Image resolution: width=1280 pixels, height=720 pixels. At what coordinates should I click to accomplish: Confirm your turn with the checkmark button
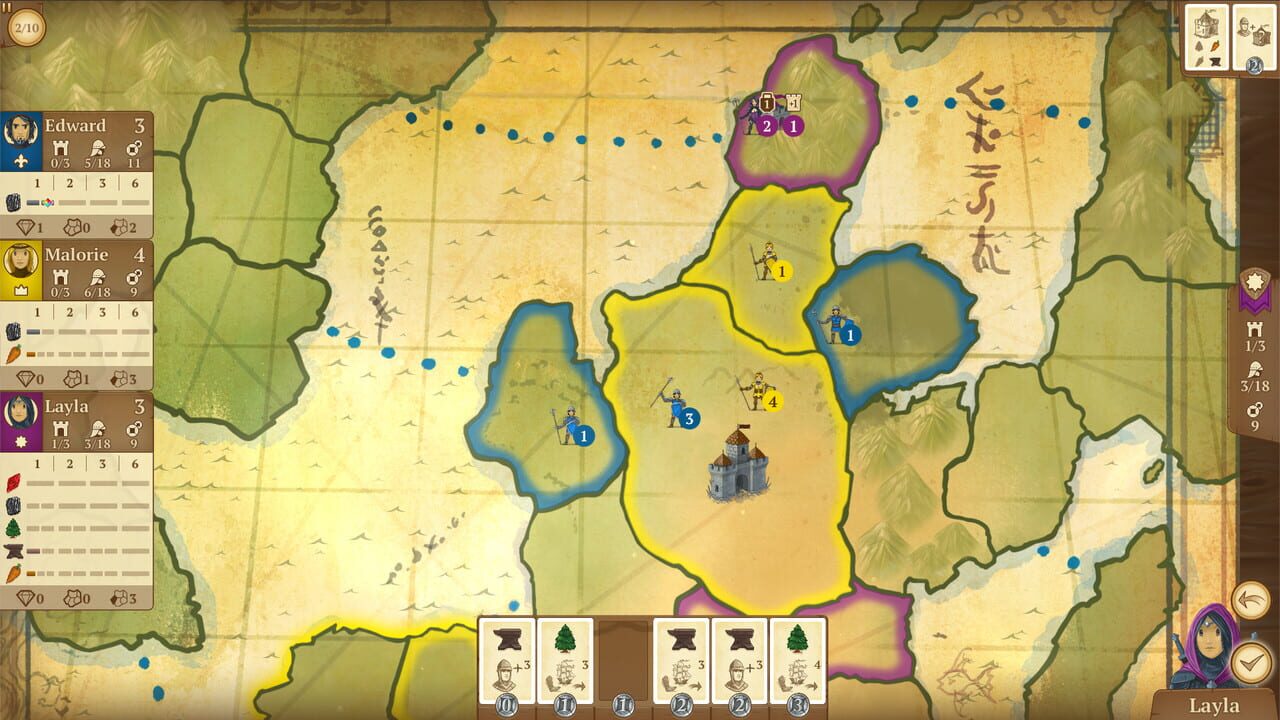1253,660
